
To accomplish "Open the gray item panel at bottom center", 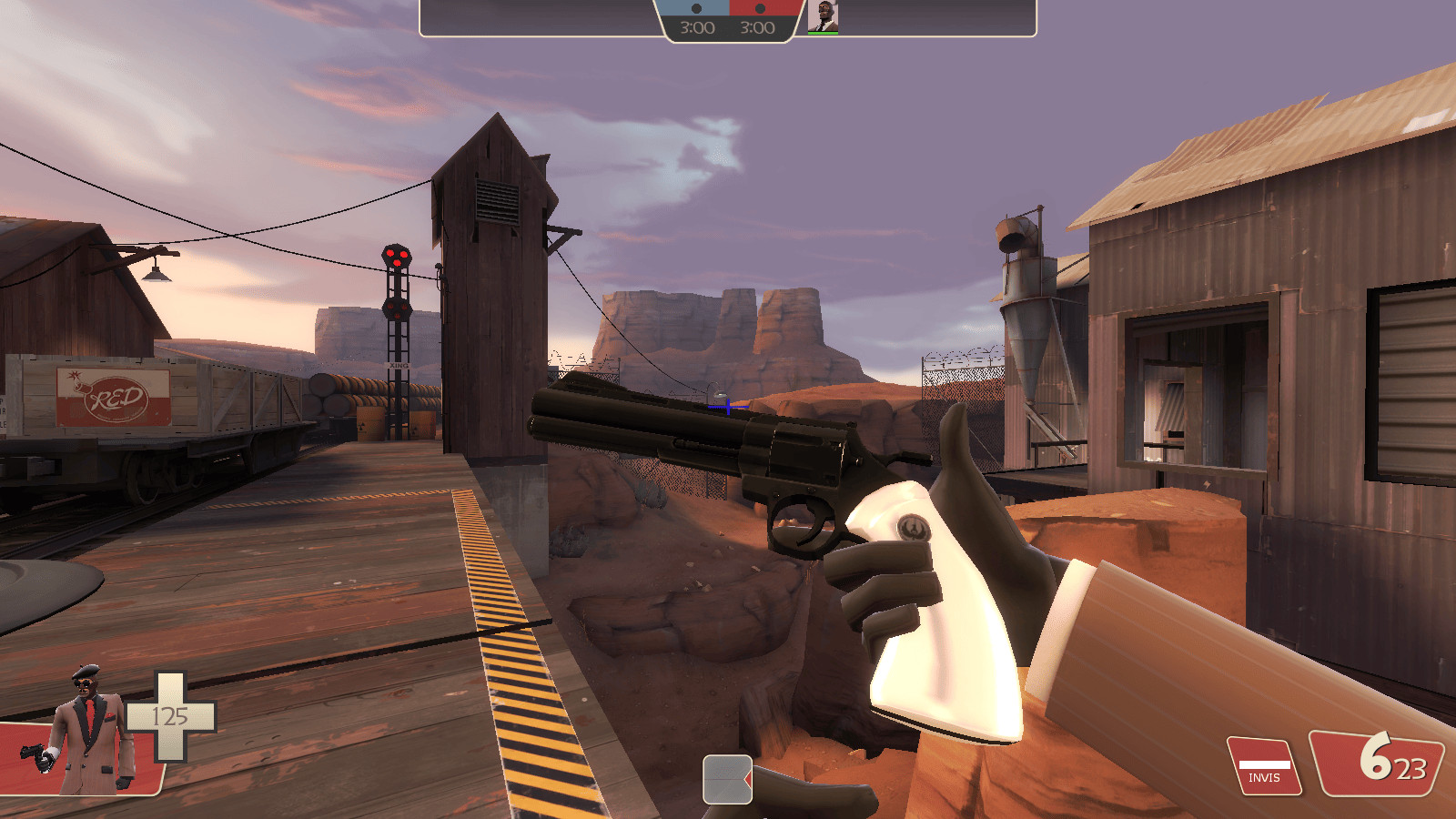I will pos(727,781).
